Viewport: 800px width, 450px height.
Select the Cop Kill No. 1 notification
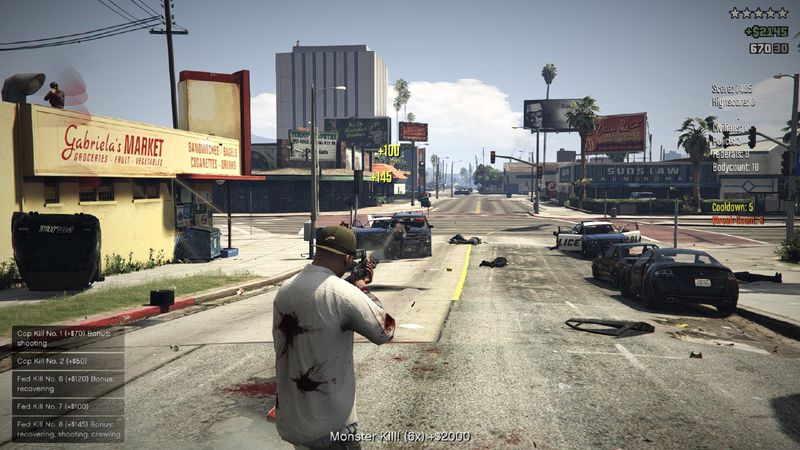tap(68, 337)
